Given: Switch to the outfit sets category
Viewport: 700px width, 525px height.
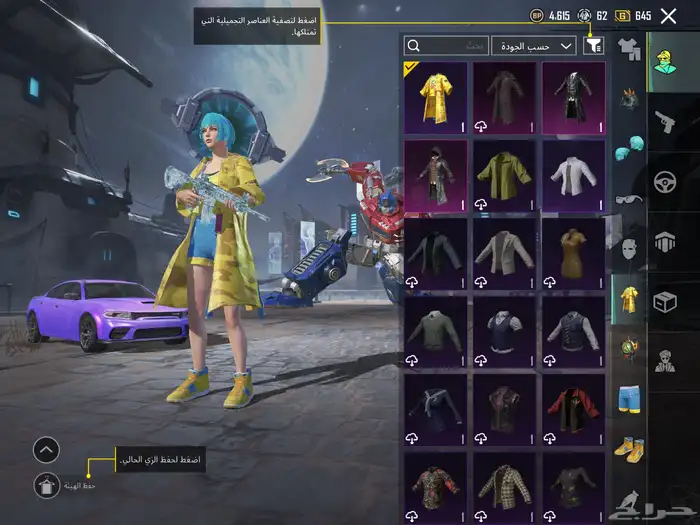Looking at the screenshot, I should coord(629,46).
